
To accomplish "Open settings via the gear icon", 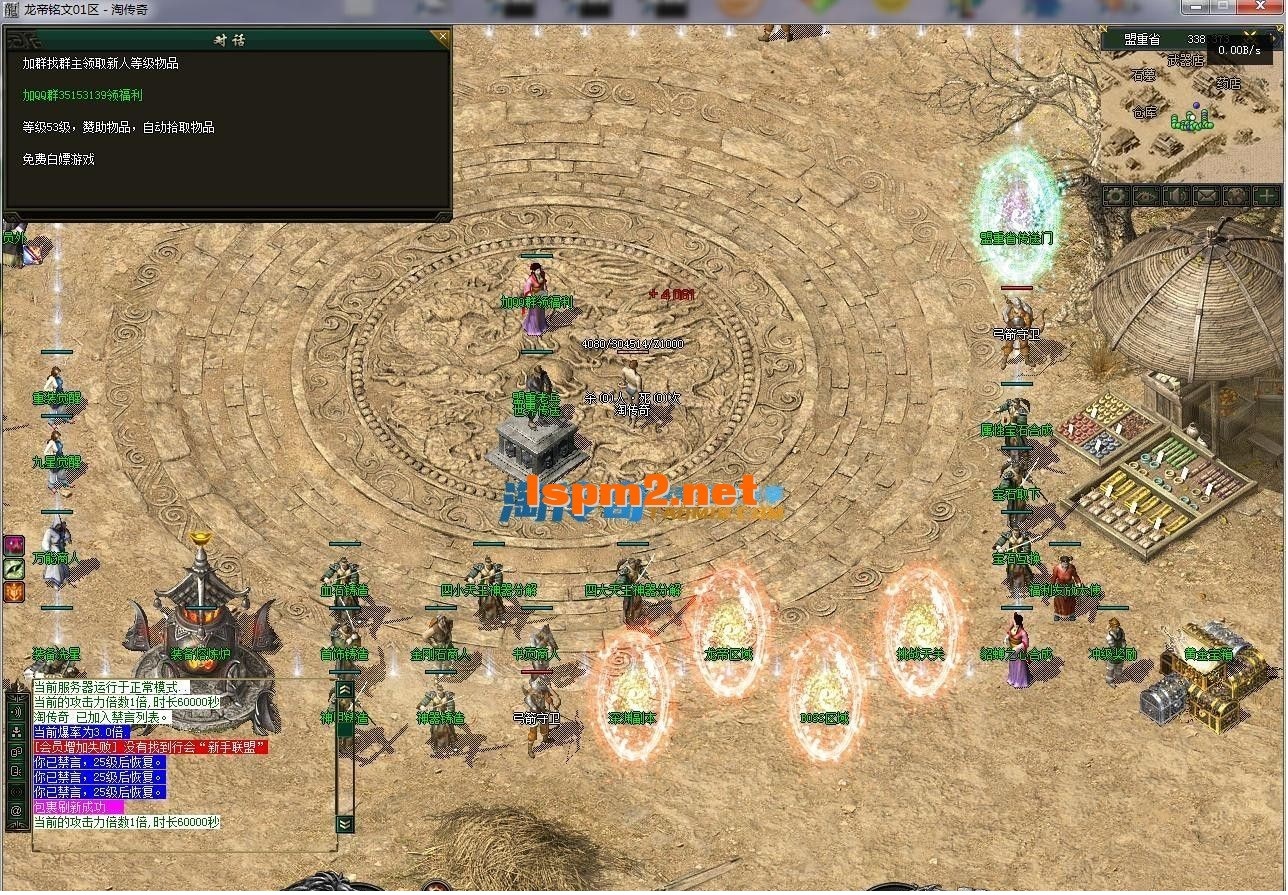I will [1116, 196].
